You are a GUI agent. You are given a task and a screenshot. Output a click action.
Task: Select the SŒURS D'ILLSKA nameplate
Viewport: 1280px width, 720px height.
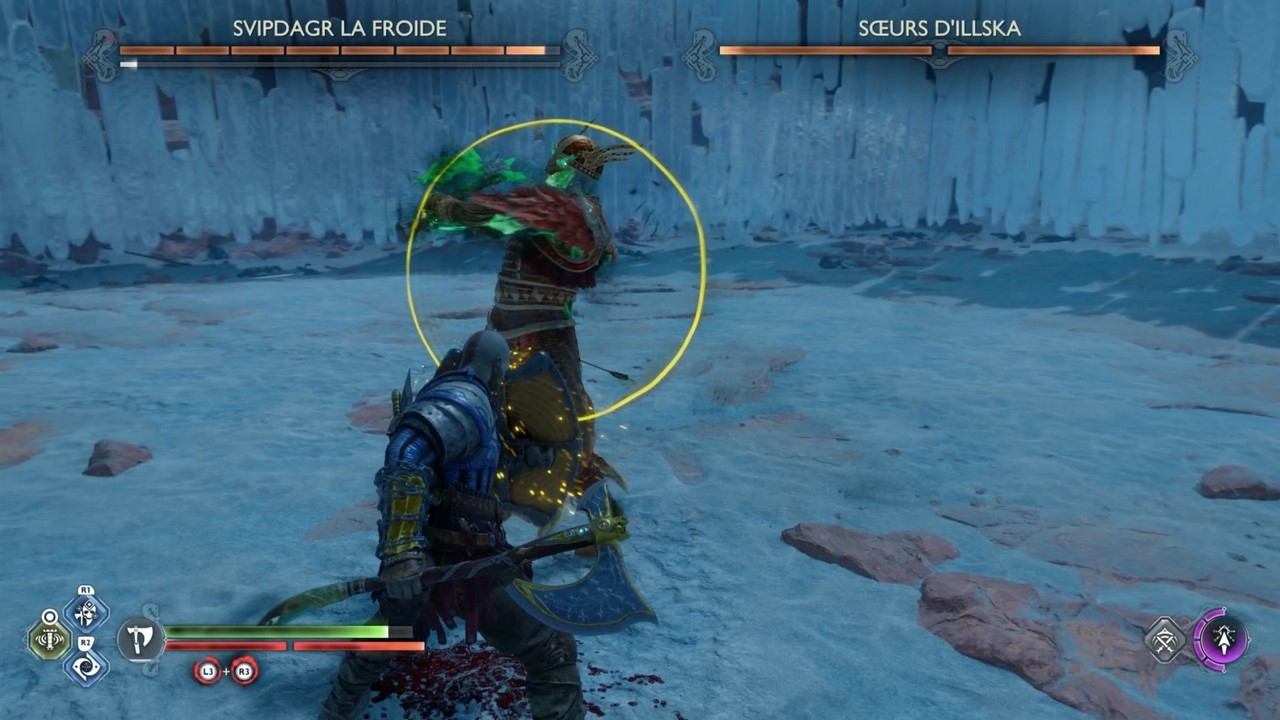pyautogui.click(x=937, y=29)
